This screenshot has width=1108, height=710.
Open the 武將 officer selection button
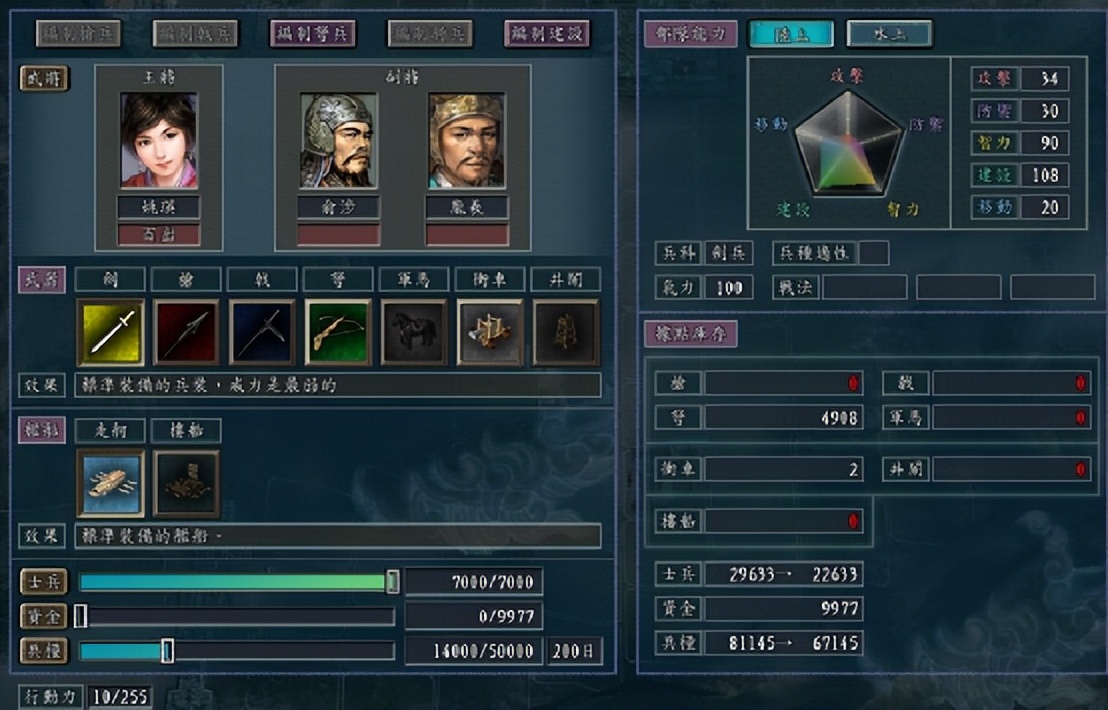pyautogui.click(x=44, y=78)
